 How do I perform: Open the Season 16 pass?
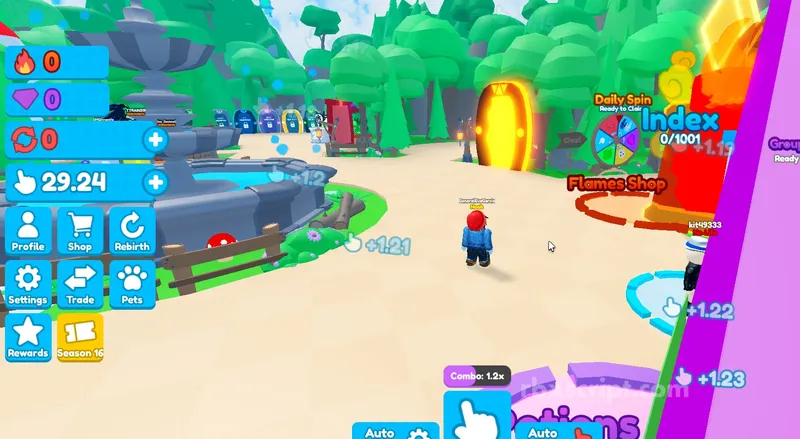(80, 337)
